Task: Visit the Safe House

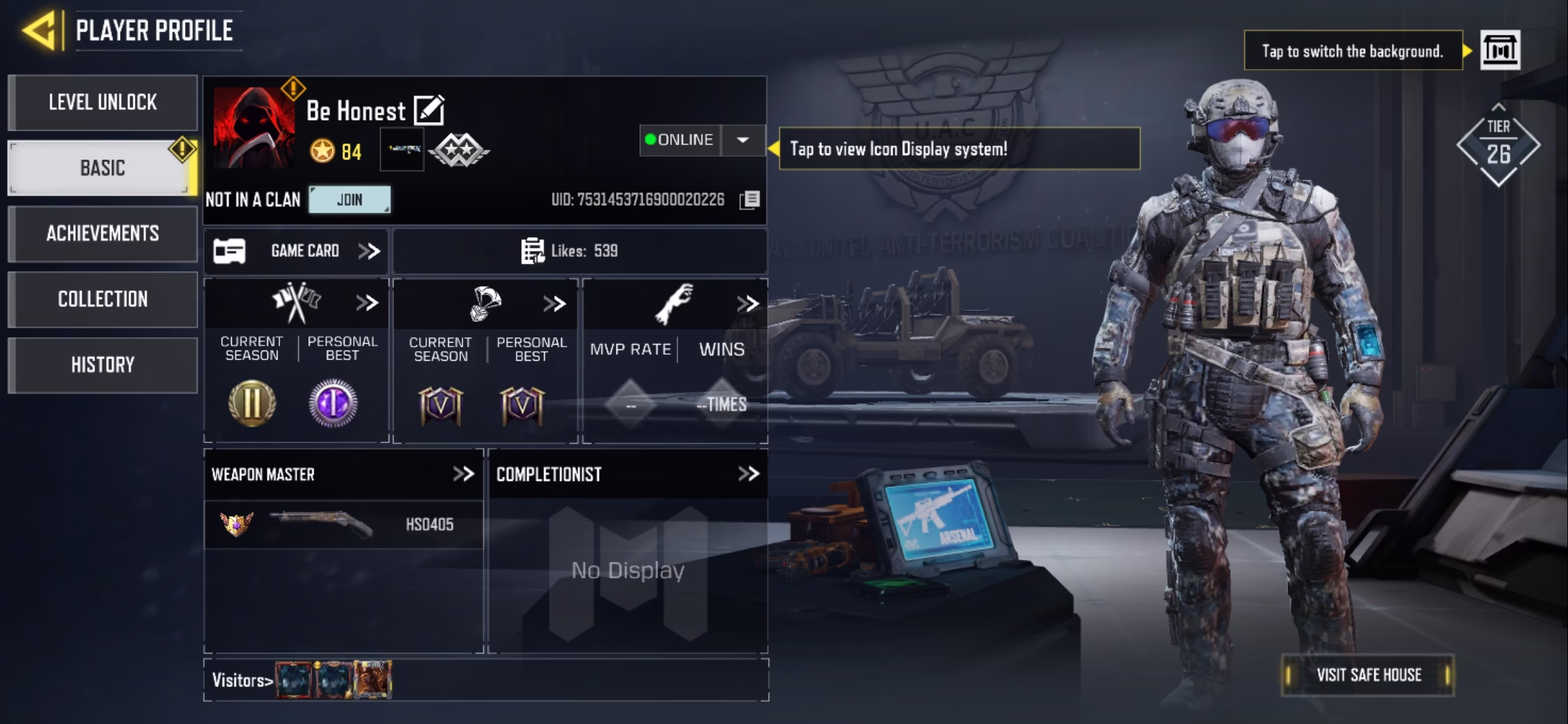Action: [x=1368, y=675]
